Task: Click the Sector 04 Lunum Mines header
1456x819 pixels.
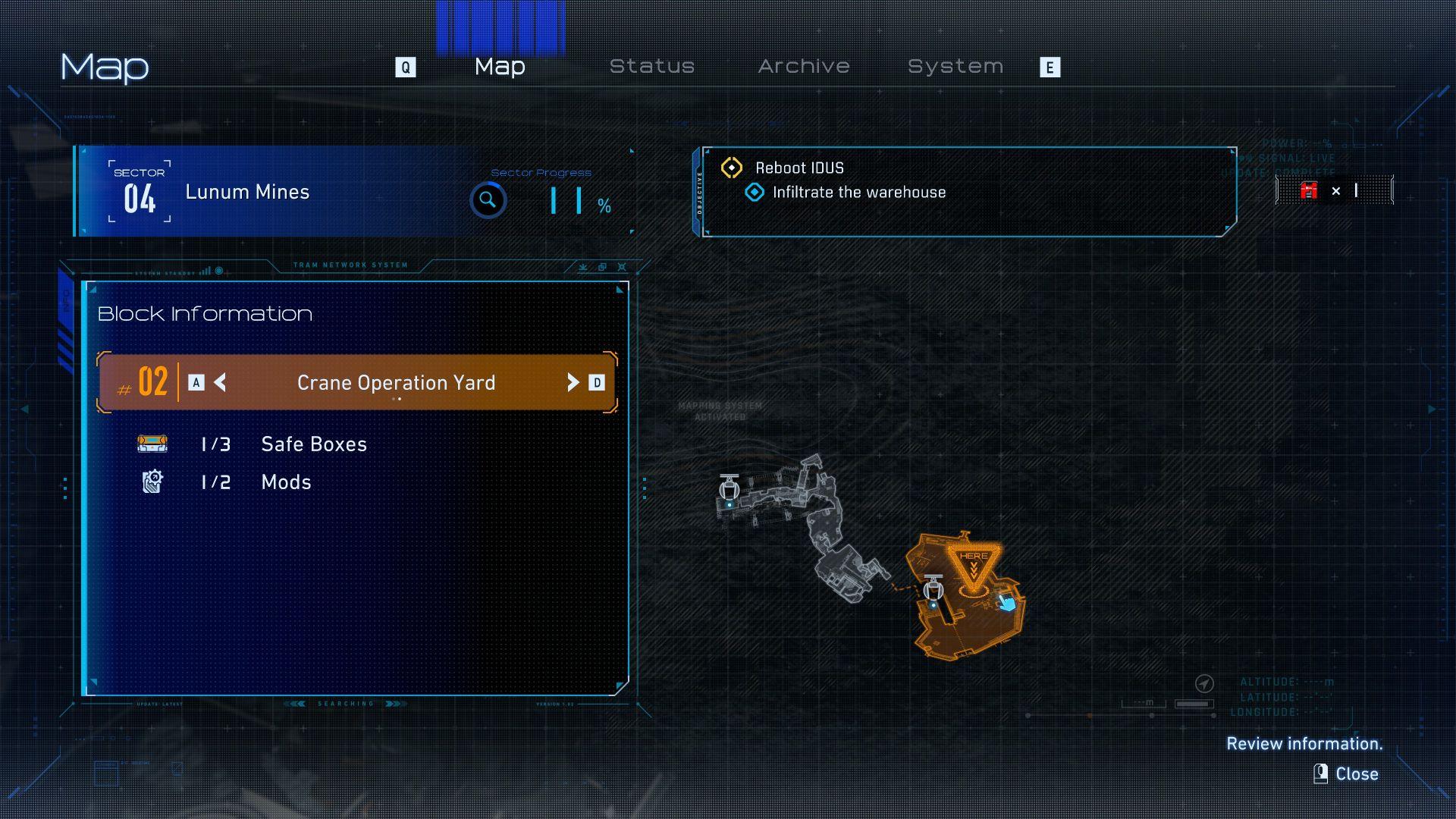Action: pyautogui.click(x=246, y=192)
